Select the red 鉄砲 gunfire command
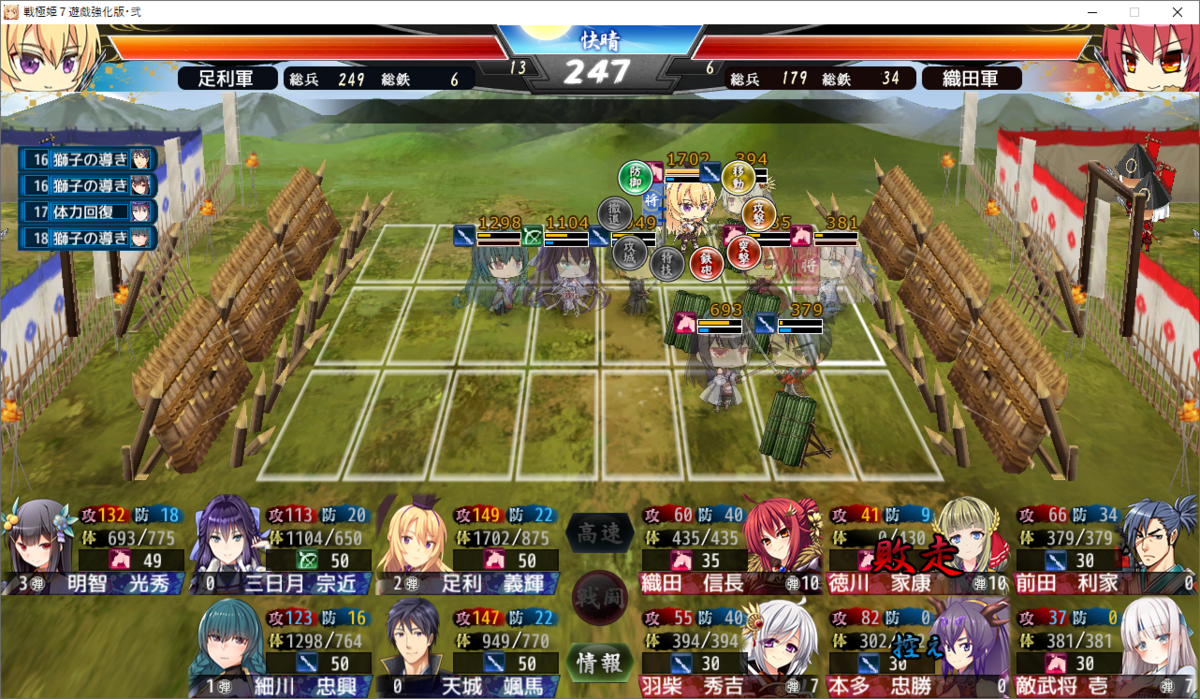The height and width of the screenshot is (699, 1200). click(x=705, y=263)
